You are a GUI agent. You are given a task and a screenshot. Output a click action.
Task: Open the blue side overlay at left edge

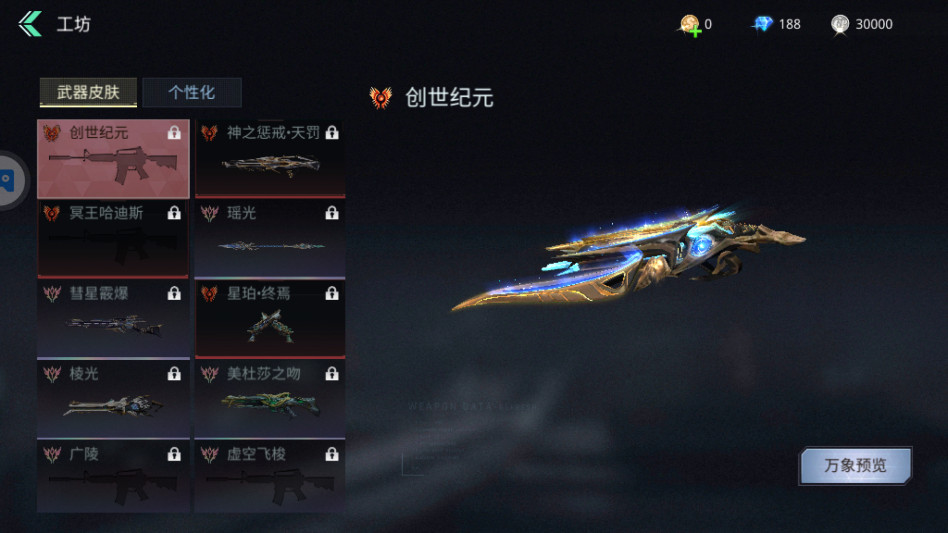(8, 180)
